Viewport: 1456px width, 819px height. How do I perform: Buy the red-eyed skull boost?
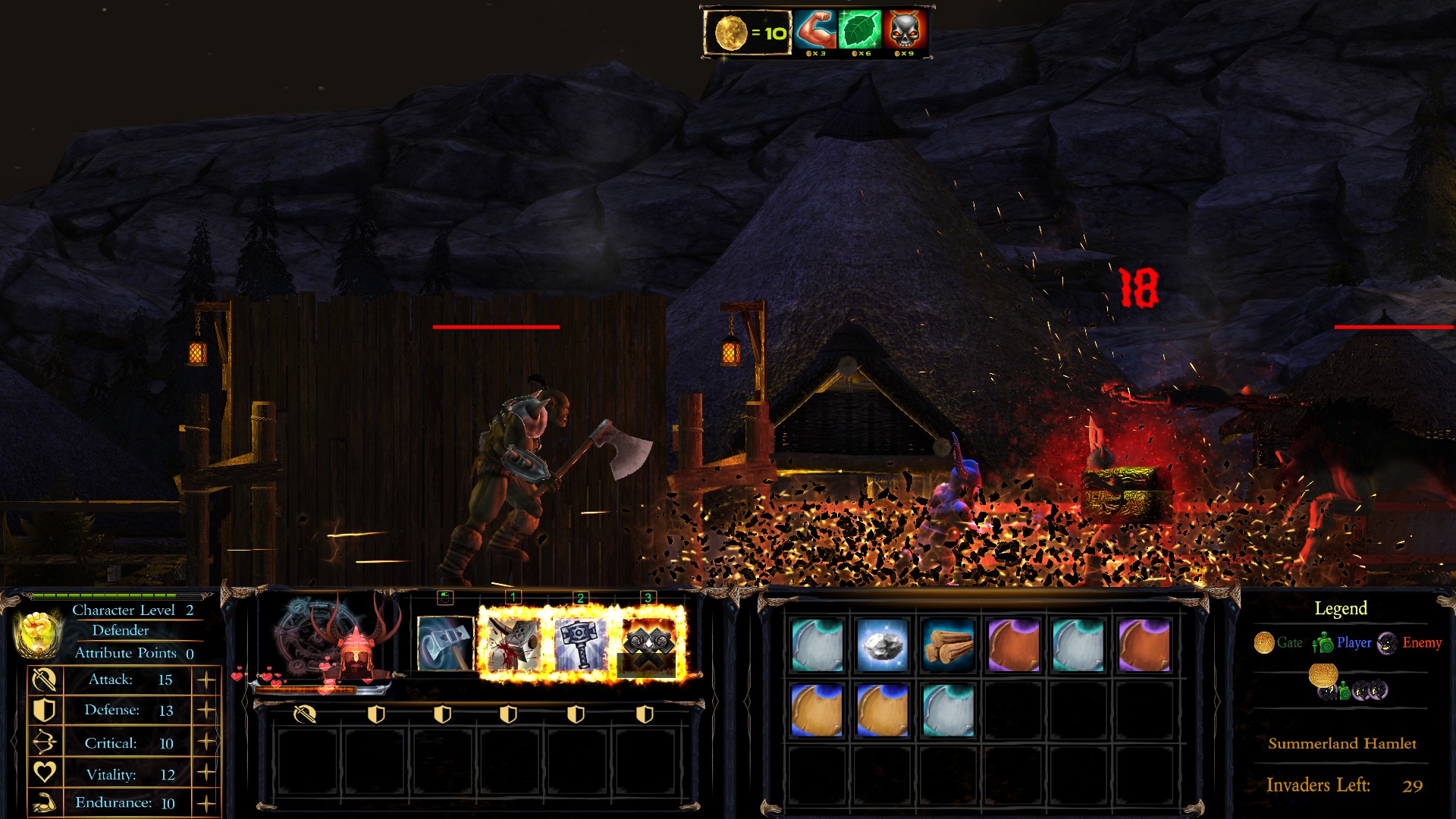point(904,31)
